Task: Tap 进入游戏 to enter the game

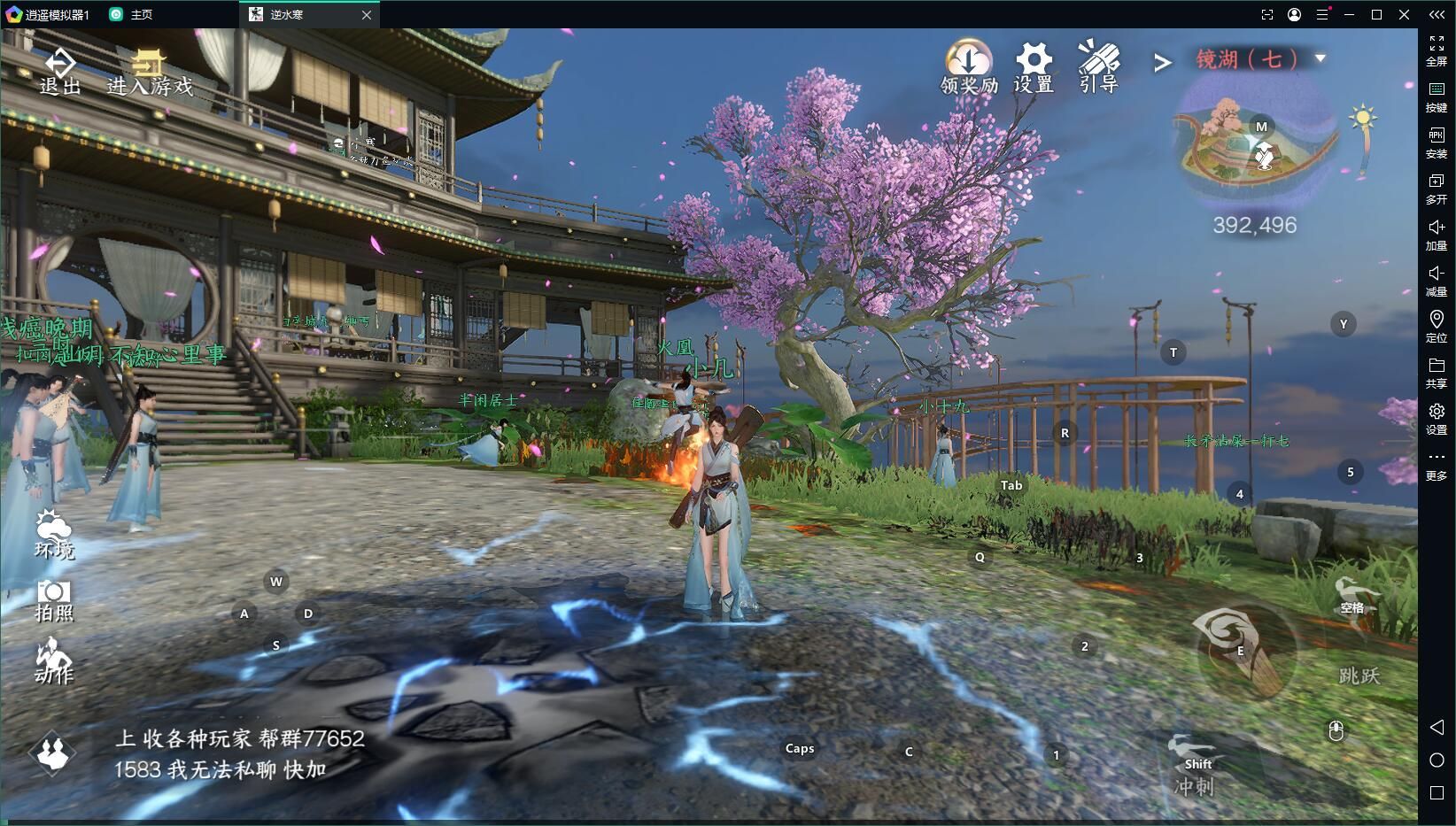Action: [150, 73]
